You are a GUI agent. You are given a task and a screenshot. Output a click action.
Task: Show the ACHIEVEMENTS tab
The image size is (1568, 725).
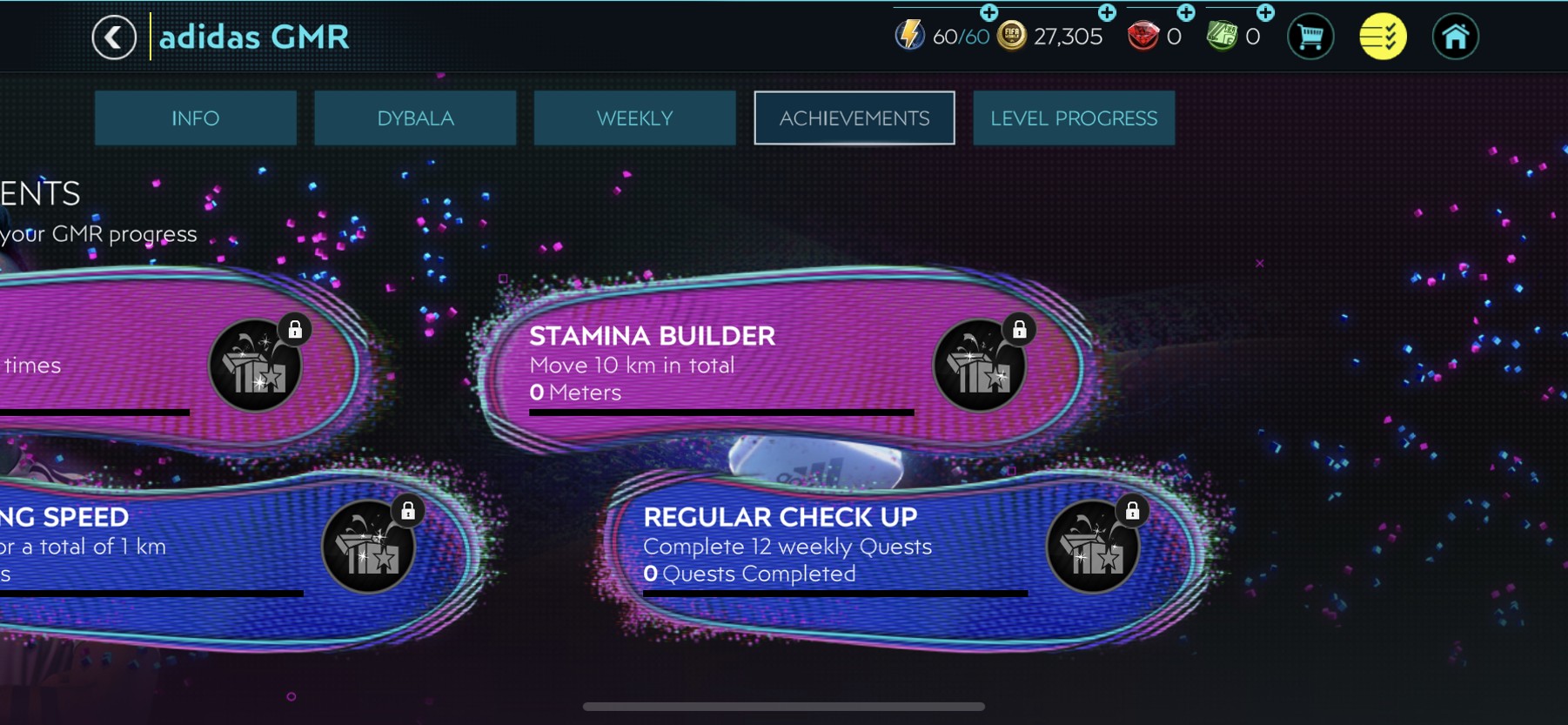pyautogui.click(x=854, y=118)
